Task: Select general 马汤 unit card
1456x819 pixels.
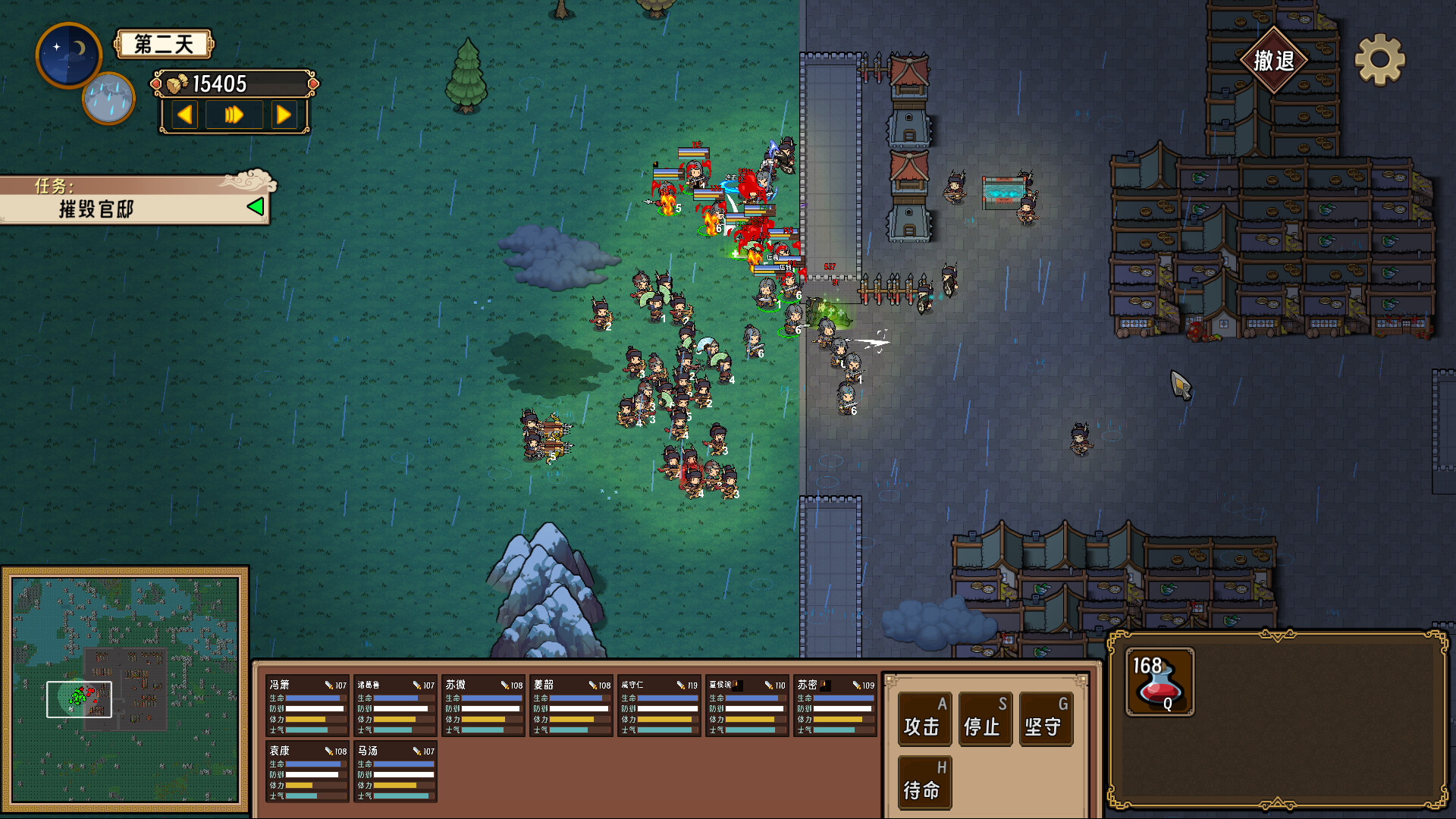Action: 395,772
